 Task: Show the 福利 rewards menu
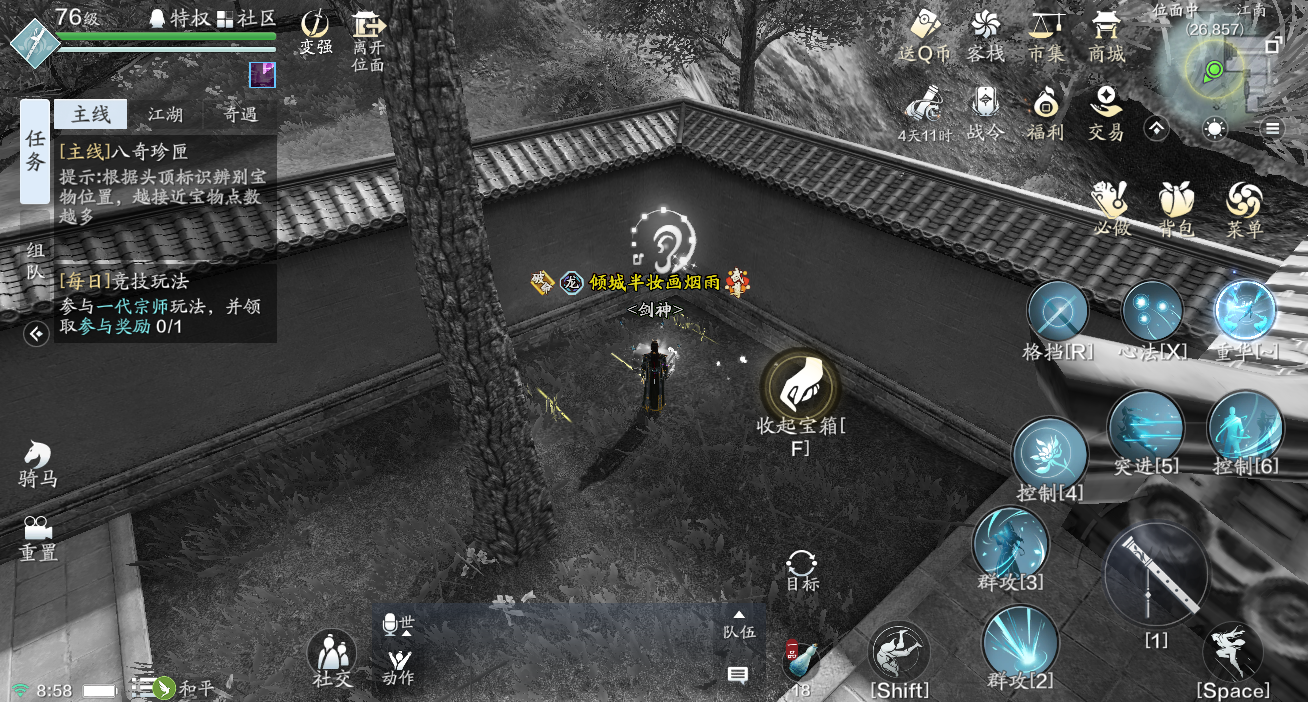tap(1045, 111)
